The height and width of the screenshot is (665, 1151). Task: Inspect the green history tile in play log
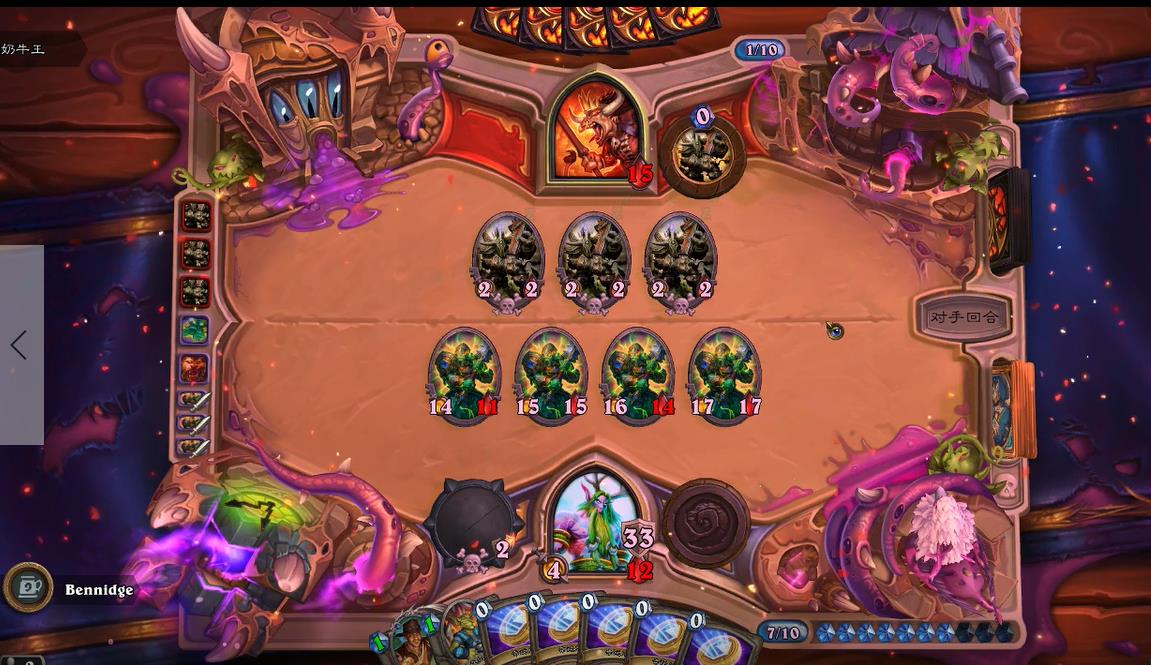click(x=194, y=329)
